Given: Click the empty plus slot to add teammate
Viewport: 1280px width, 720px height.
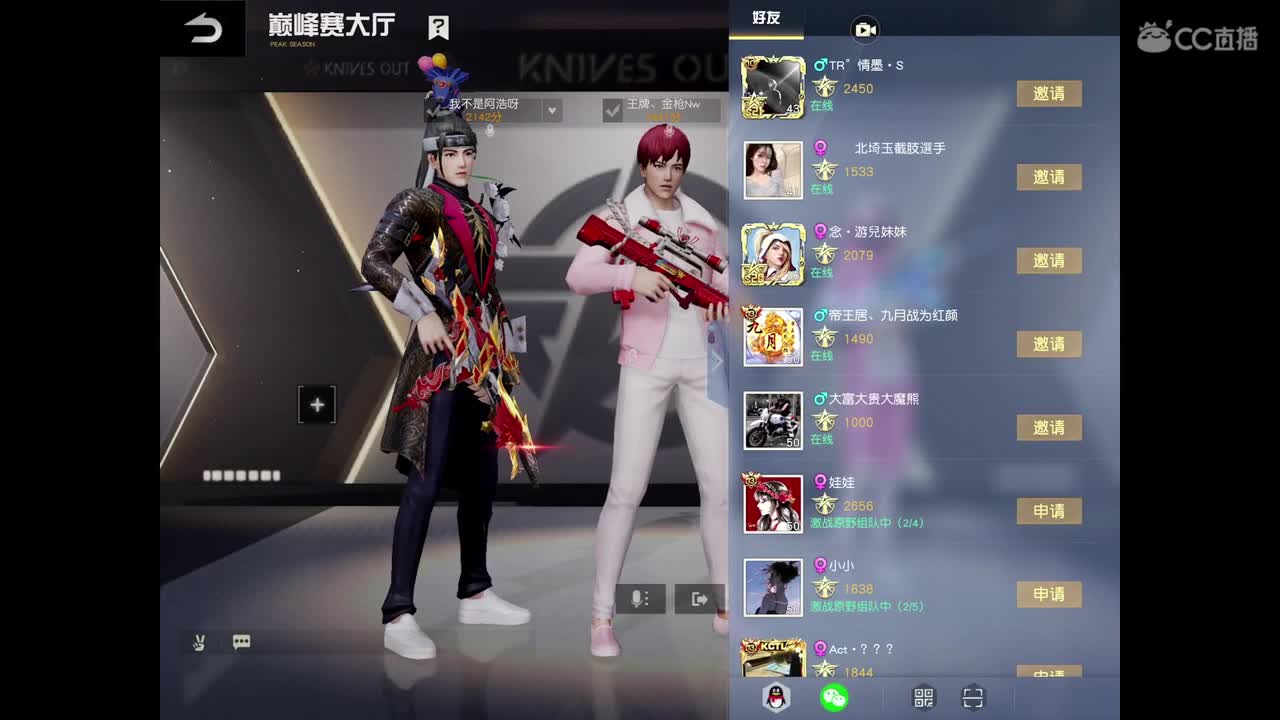Looking at the screenshot, I should pos(317,404).
